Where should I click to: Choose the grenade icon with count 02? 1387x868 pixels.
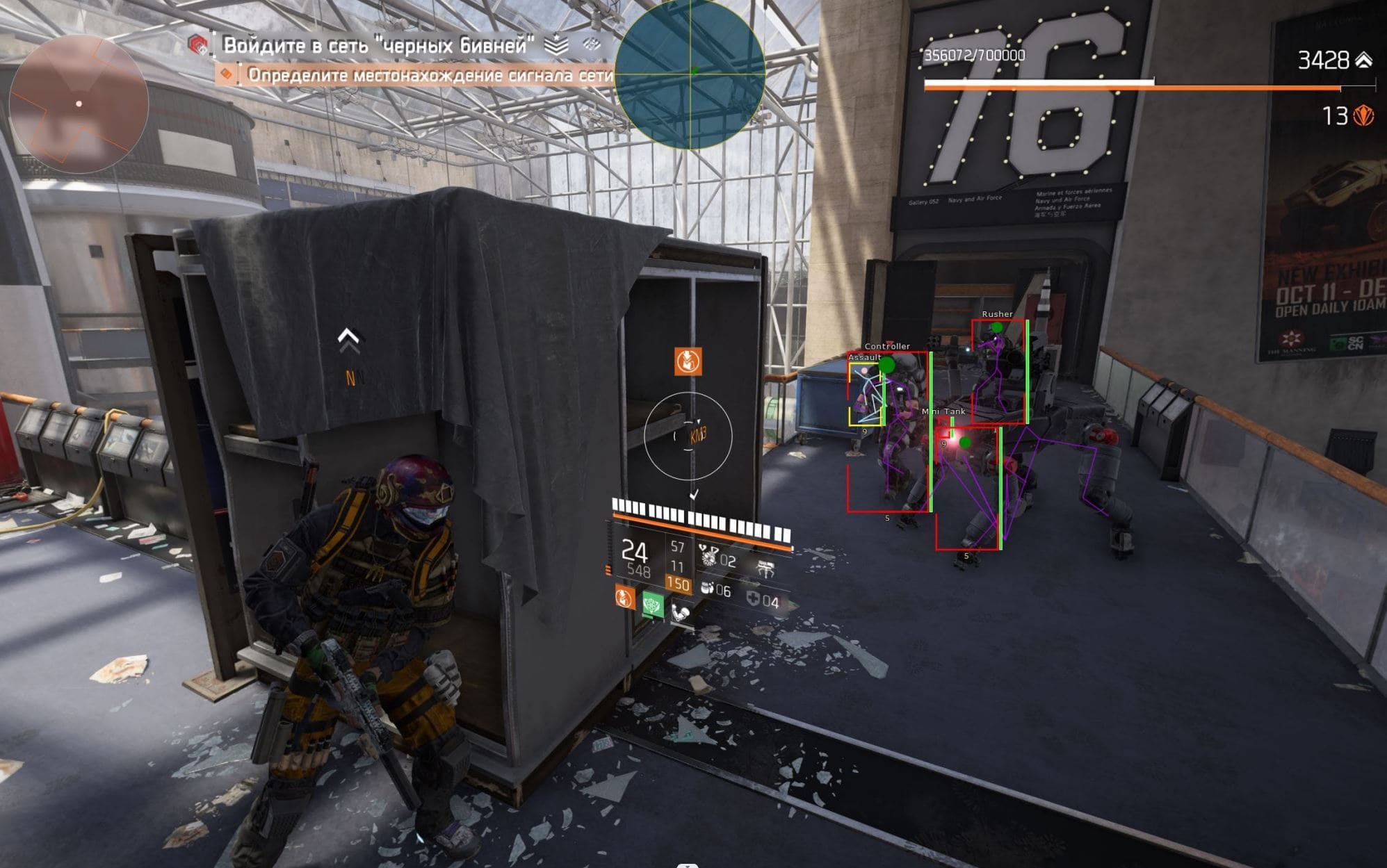(x=709, y=556)
